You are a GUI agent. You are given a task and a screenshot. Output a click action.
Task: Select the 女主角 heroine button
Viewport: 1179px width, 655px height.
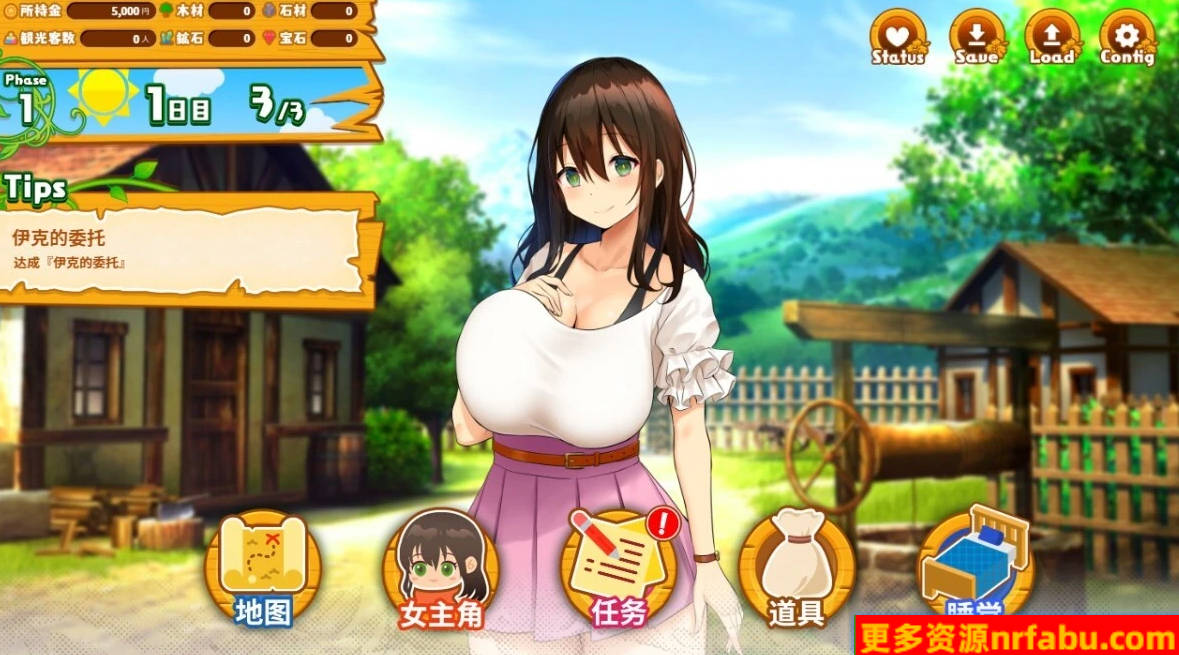click(442, 567)
